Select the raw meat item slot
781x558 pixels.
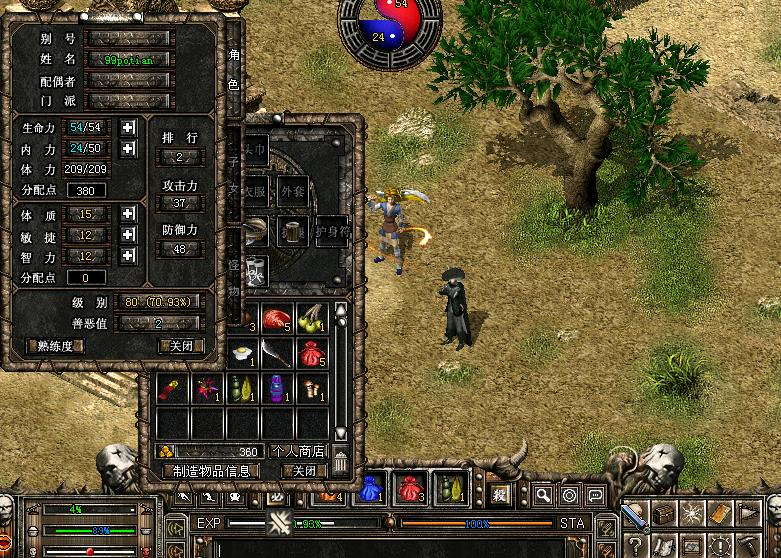tap(277, 318)
